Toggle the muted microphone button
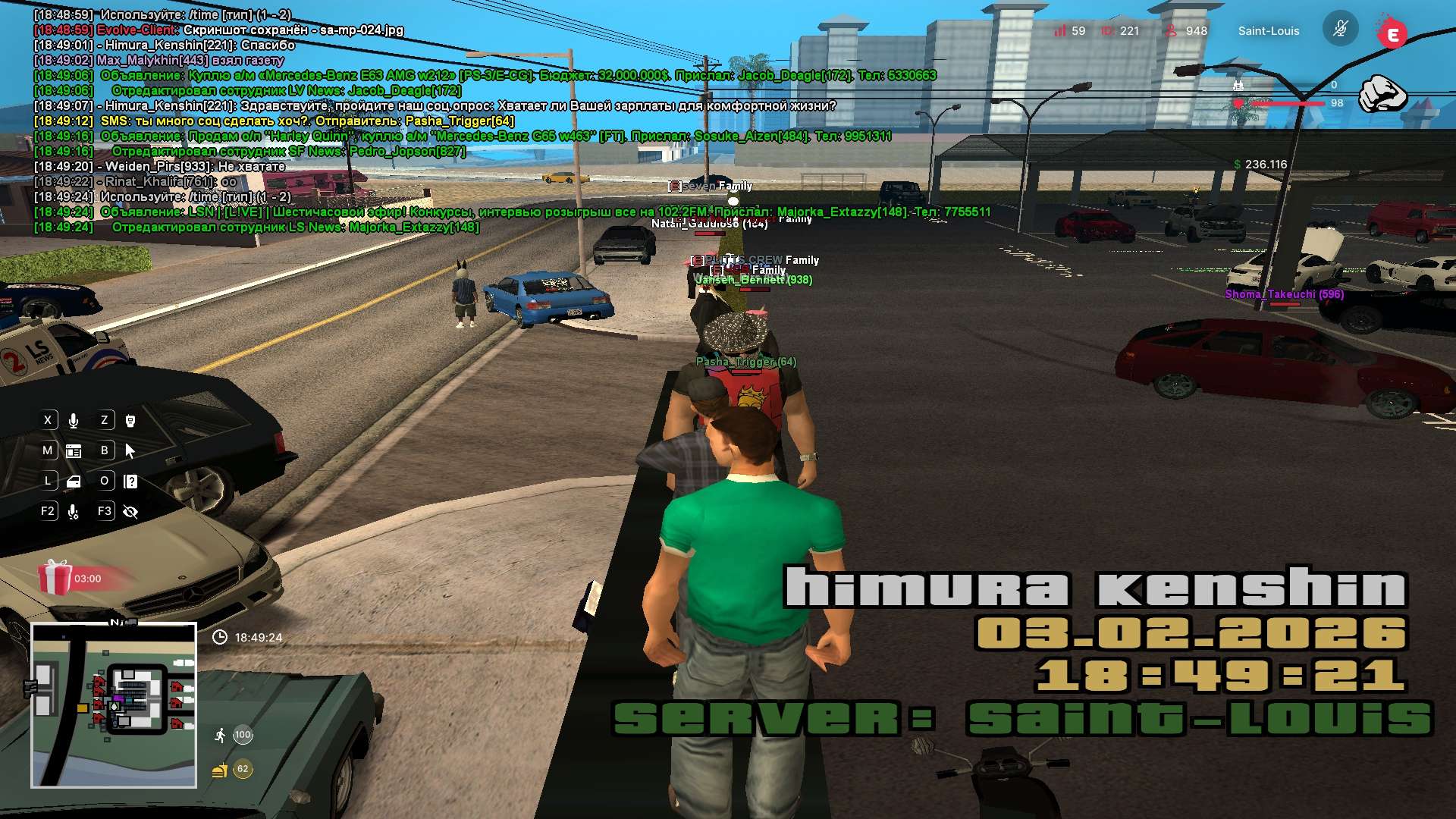 (x=1340, y=30)
